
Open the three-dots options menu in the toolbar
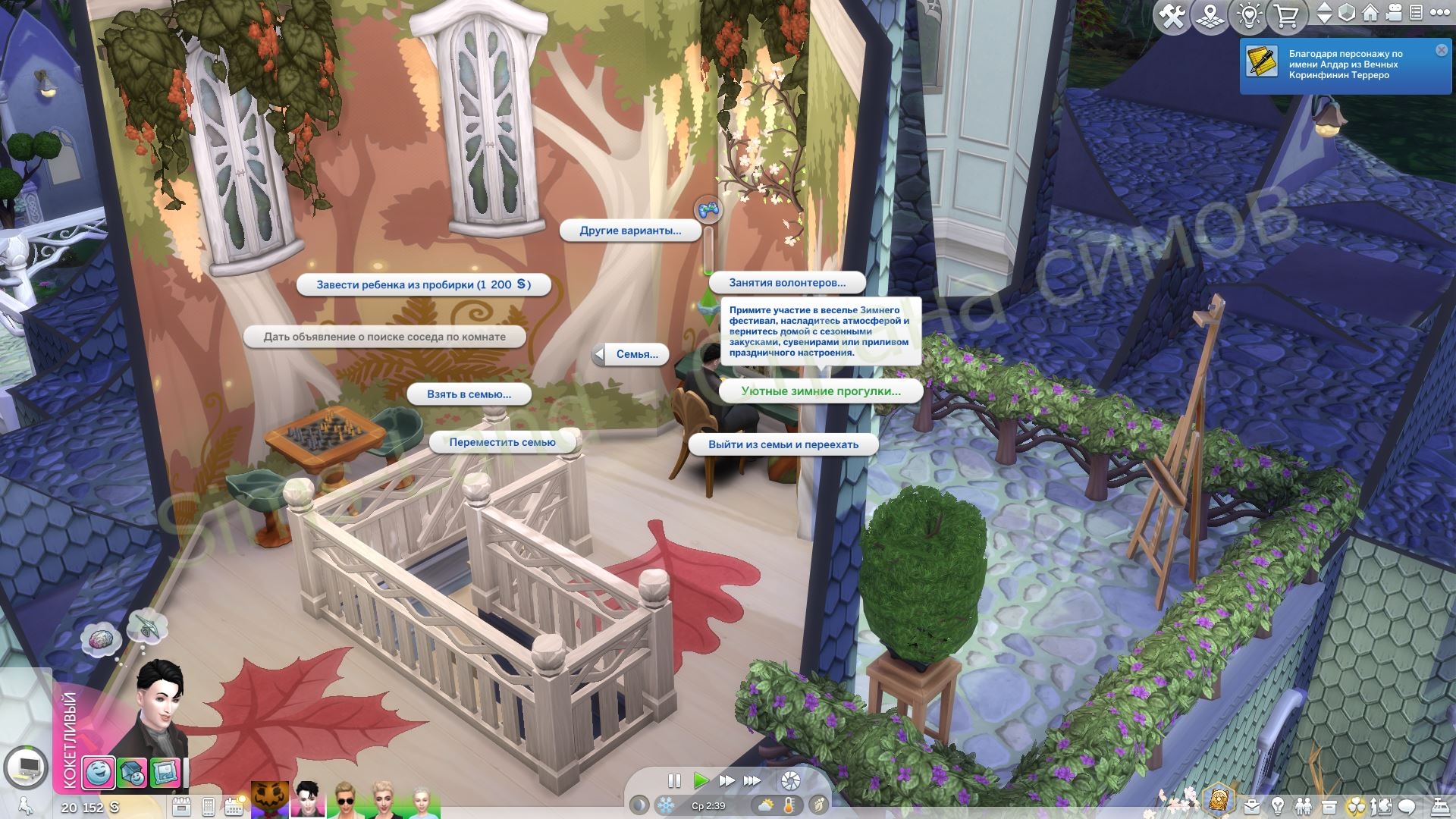pos(1442,13)
